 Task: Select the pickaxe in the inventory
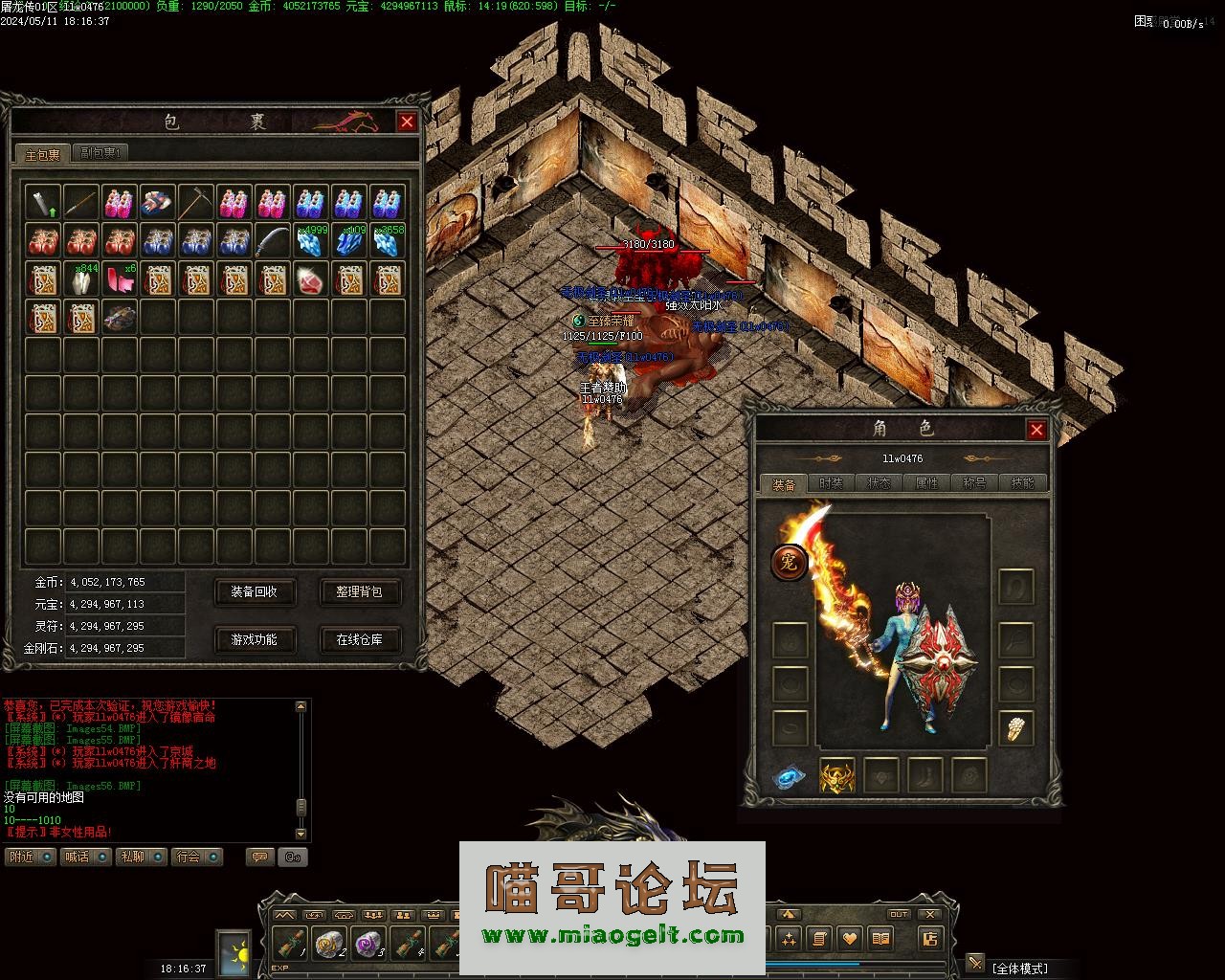click(x=195, y=202)
